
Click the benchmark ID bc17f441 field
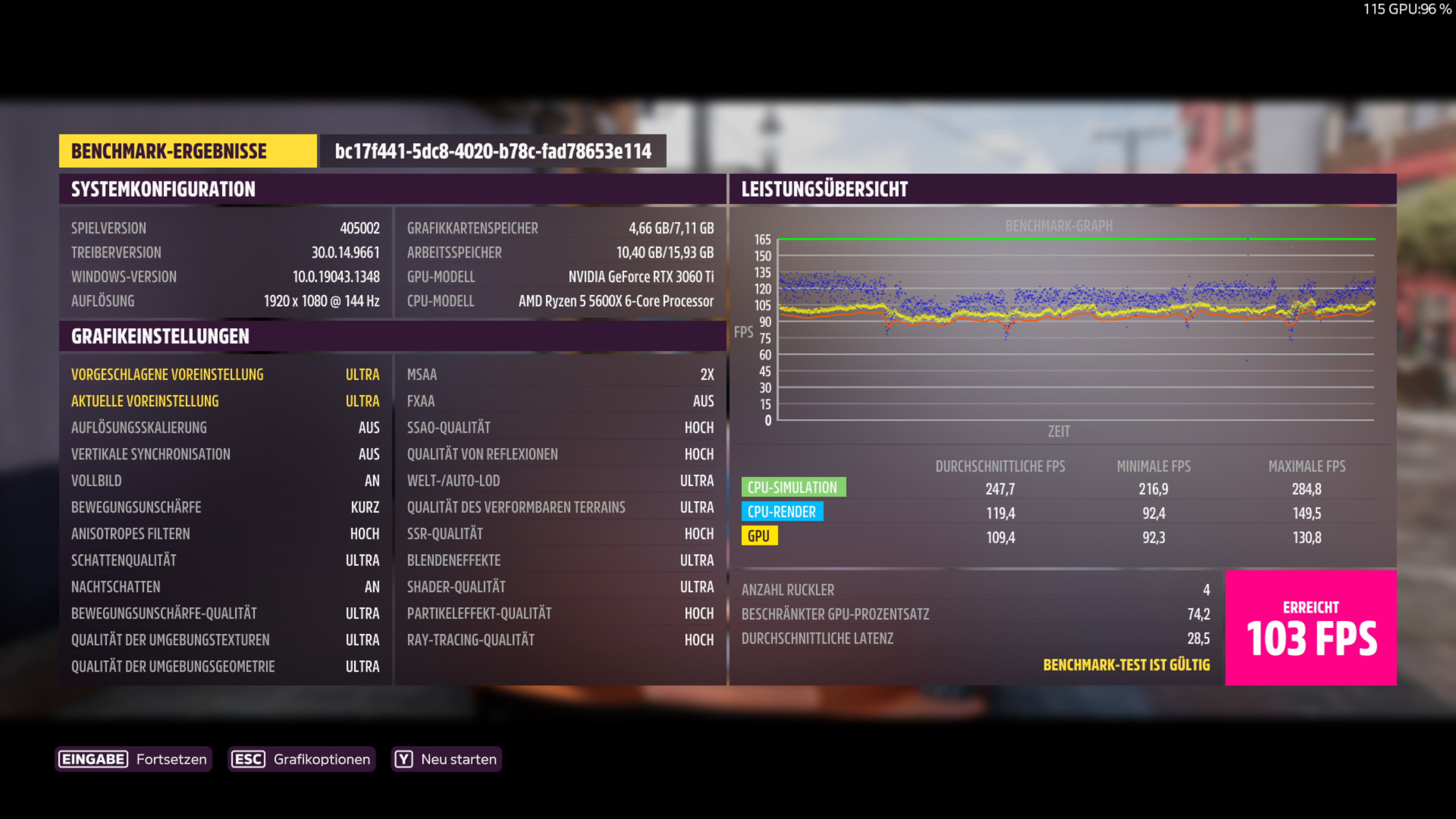pyautogui.click(x=493, y=151)
